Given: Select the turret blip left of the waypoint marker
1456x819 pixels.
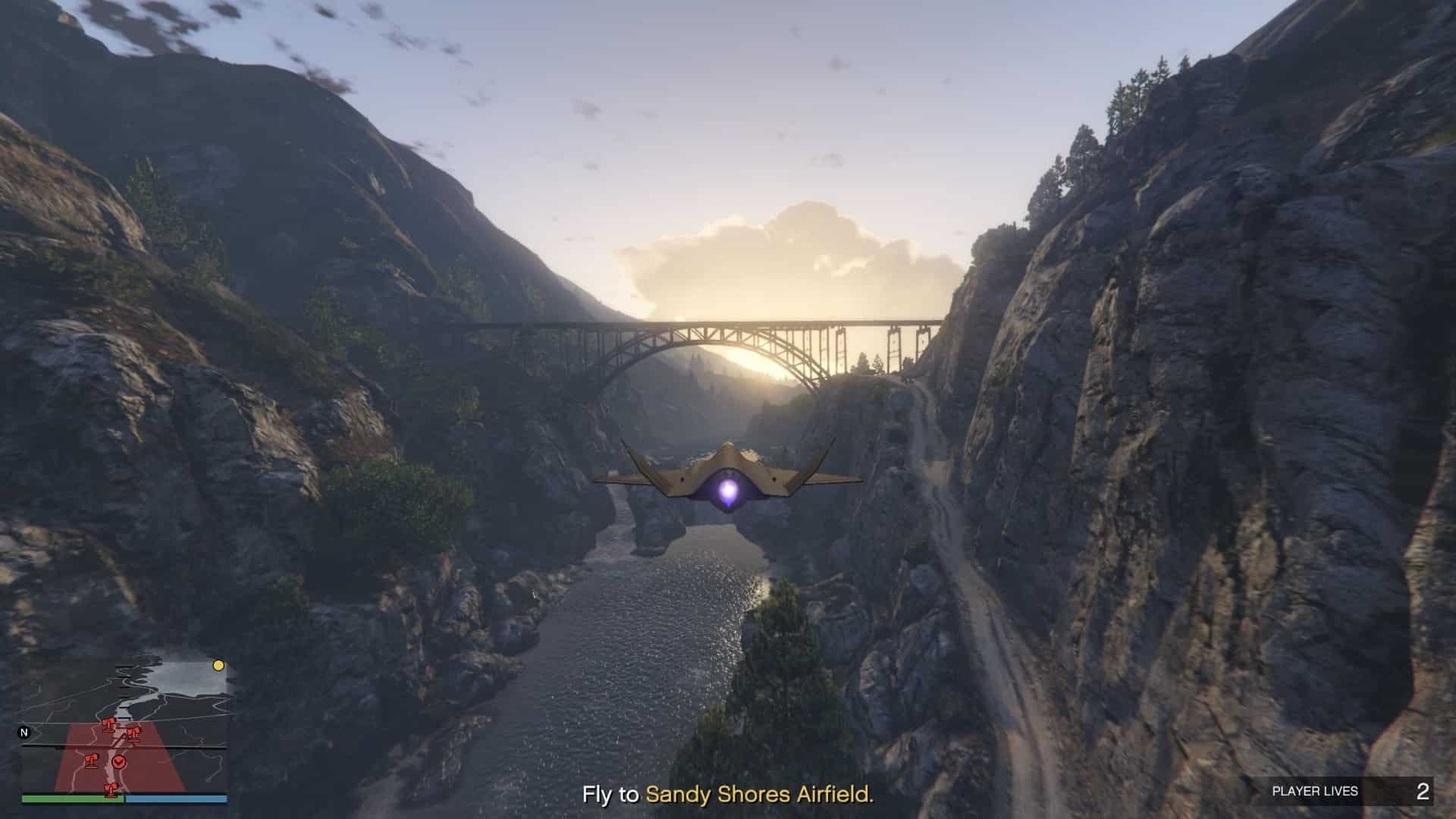Looking at the screenshot, I should pyautogui.click(x=92, y=761).
